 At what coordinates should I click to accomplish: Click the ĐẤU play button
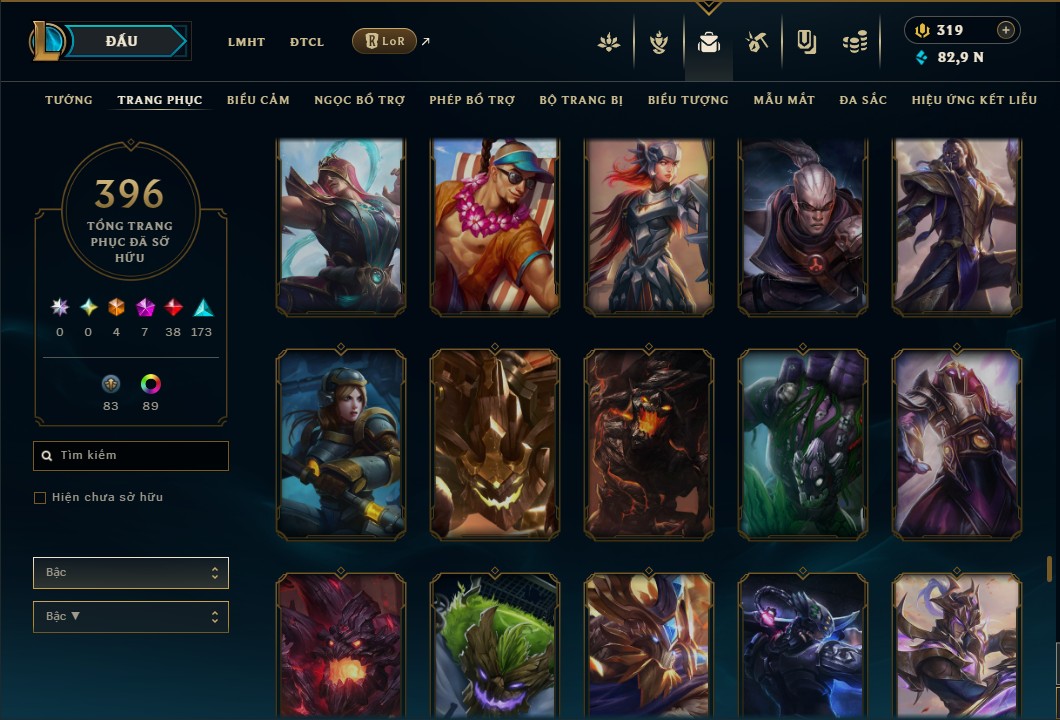[122, 41]
